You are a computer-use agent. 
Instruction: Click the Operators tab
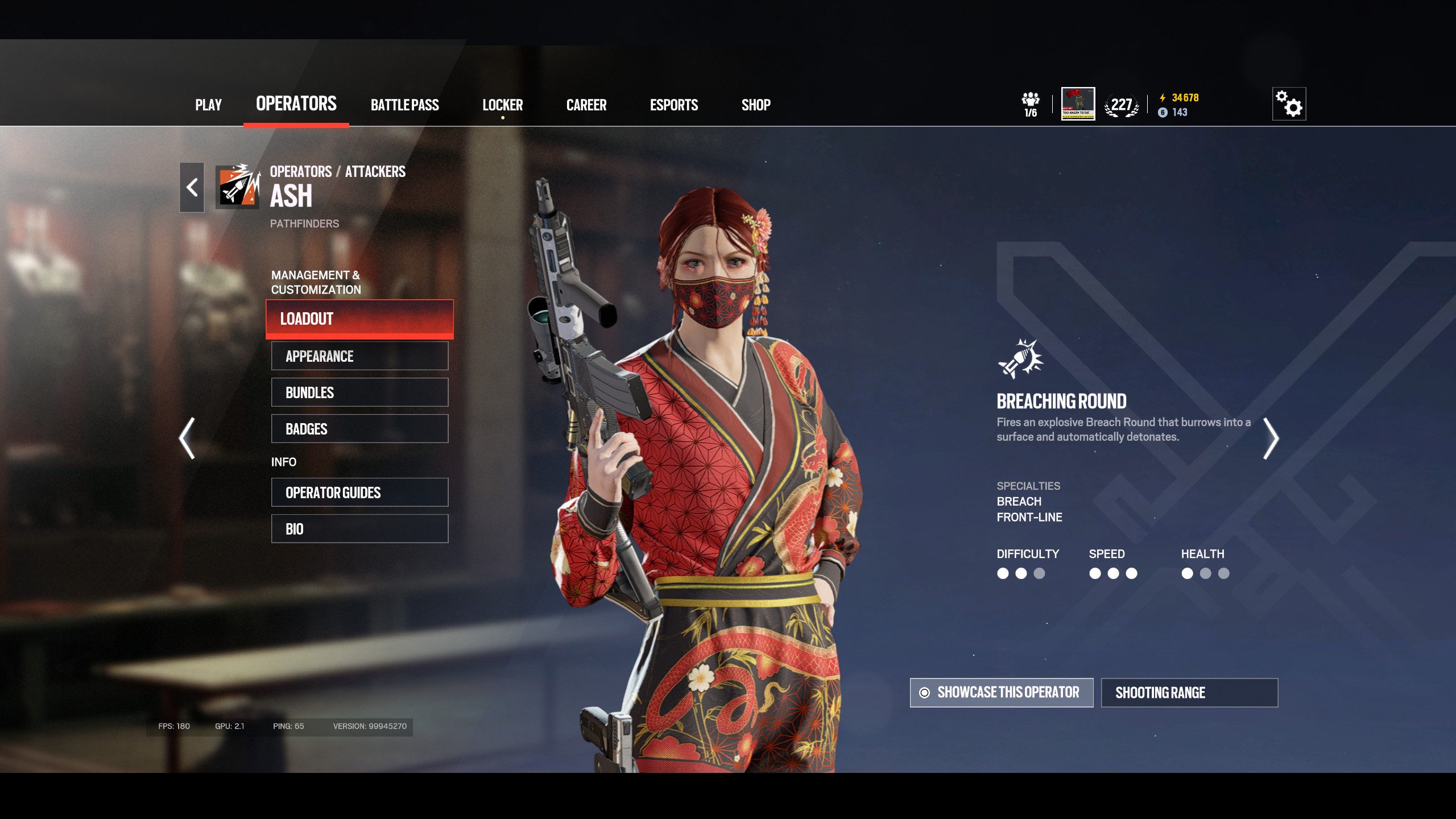click(x=296, y=104)
